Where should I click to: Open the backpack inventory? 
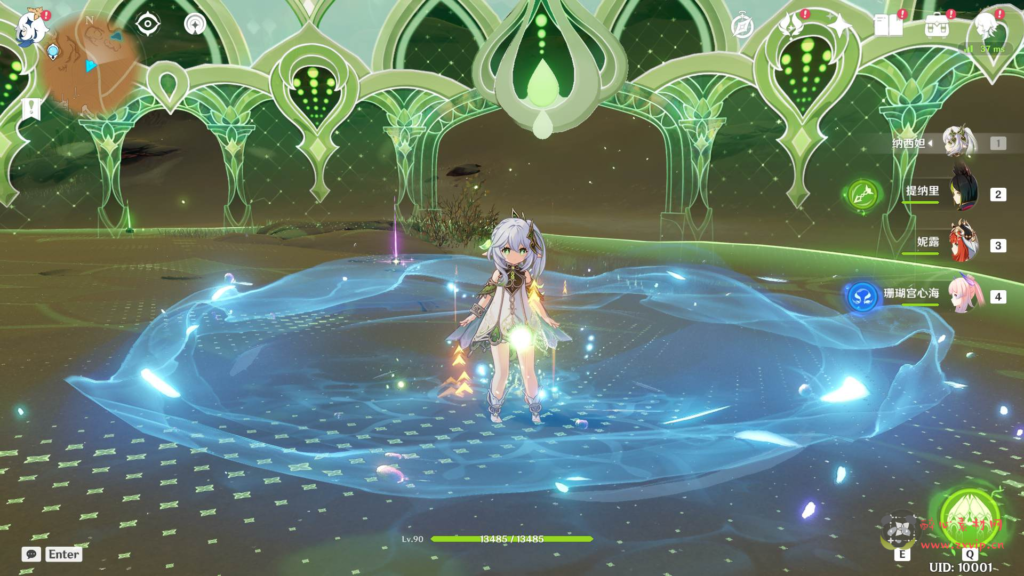[937, 25]
